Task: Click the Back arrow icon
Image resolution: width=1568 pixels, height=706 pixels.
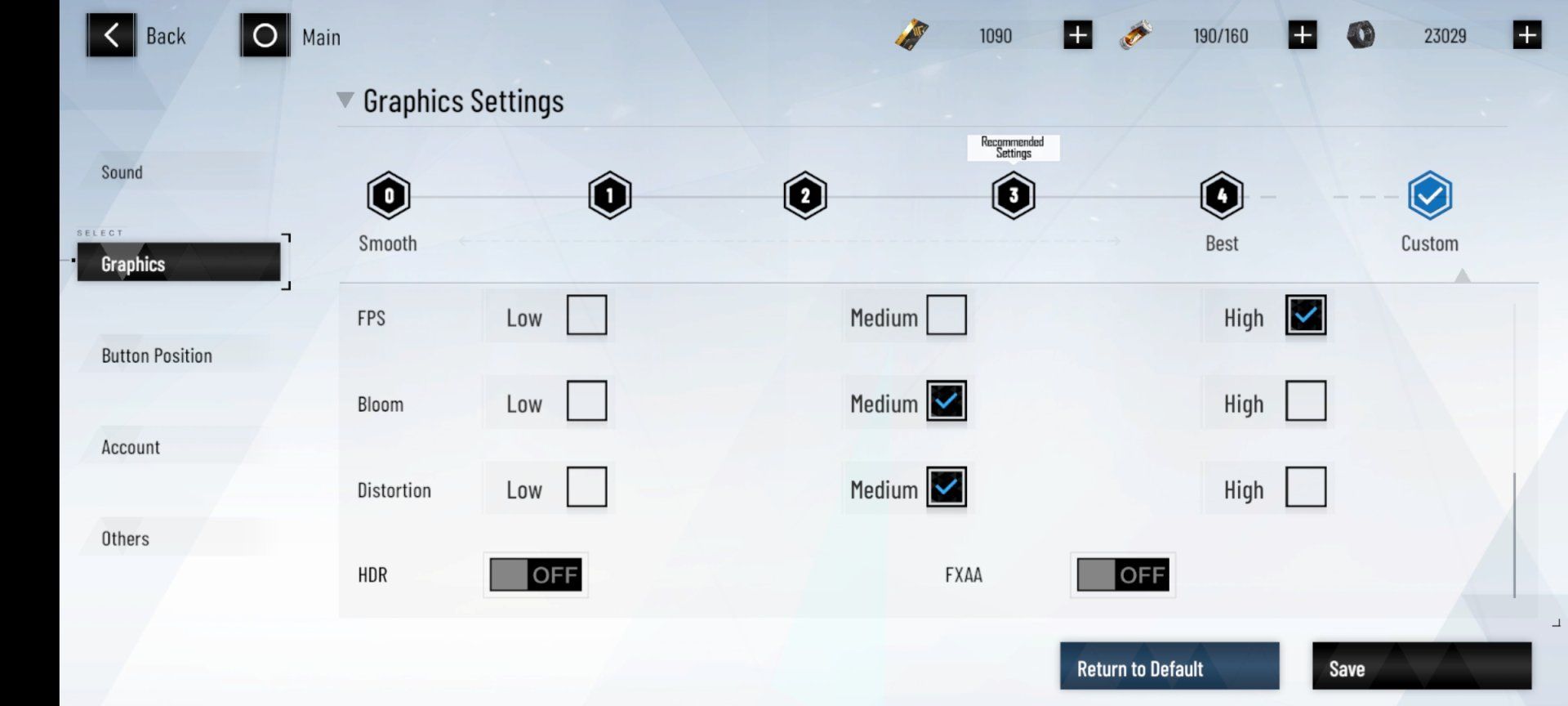Action: pos(112,34)
